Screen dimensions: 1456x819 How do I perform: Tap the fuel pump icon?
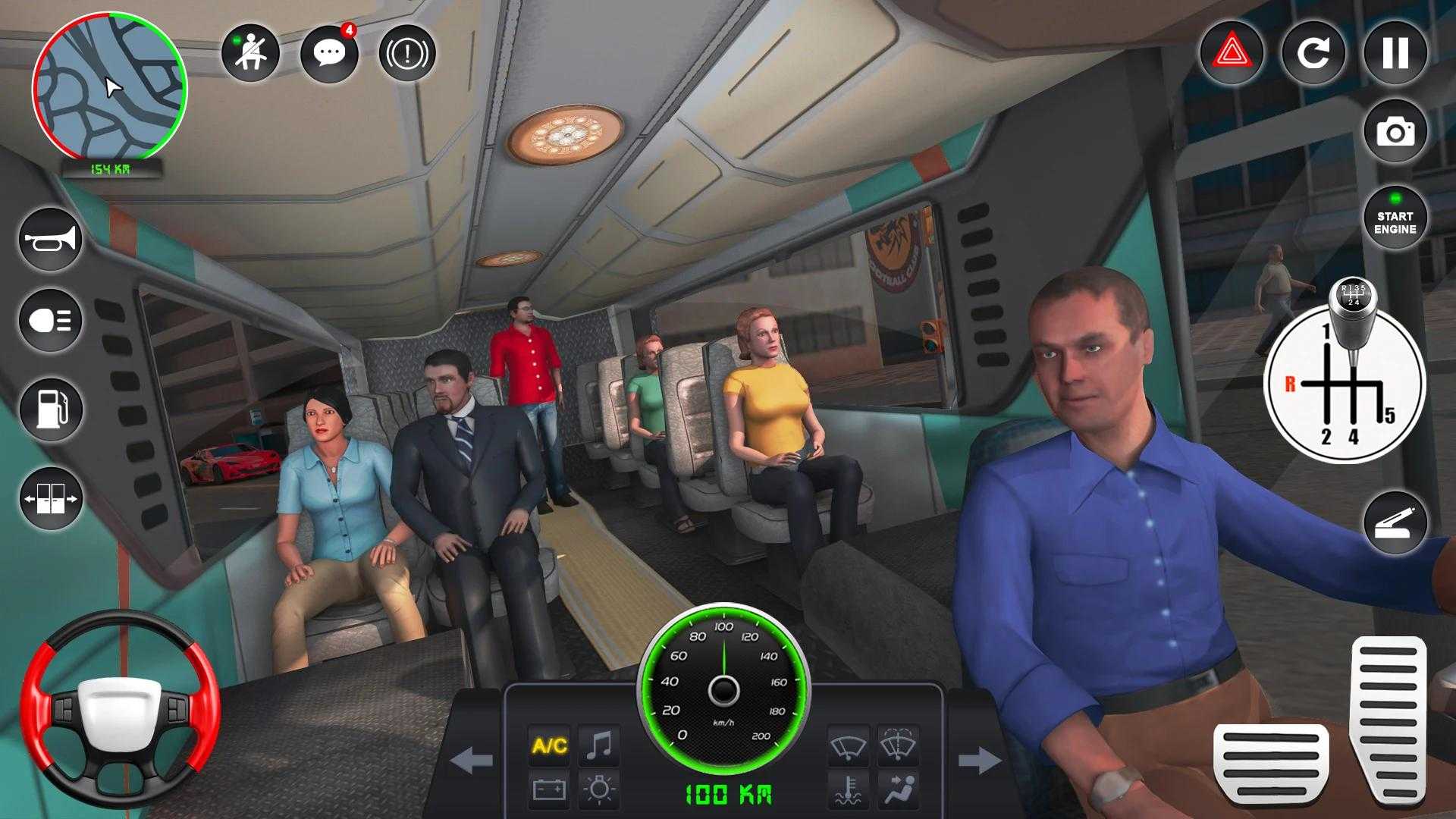51,409
